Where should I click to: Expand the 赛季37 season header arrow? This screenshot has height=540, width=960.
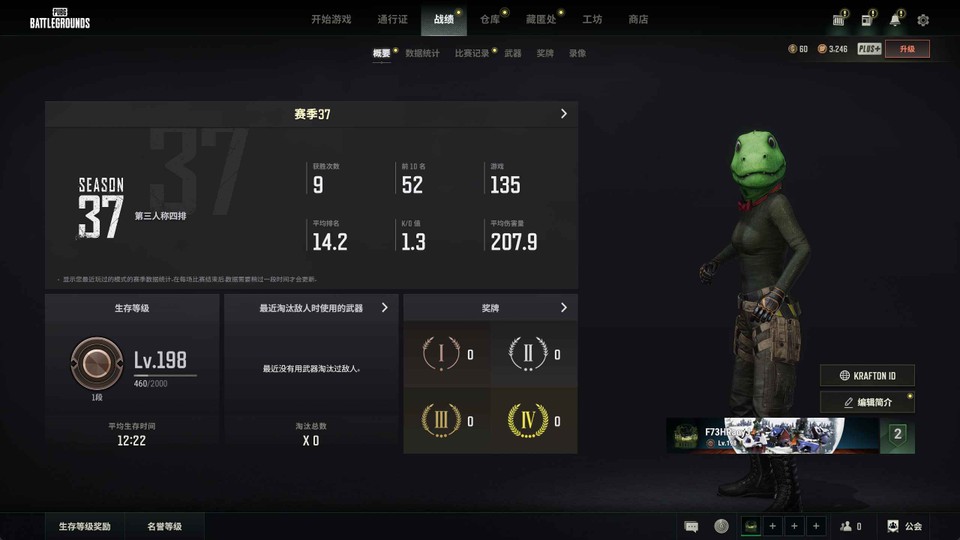click(564, 114)
